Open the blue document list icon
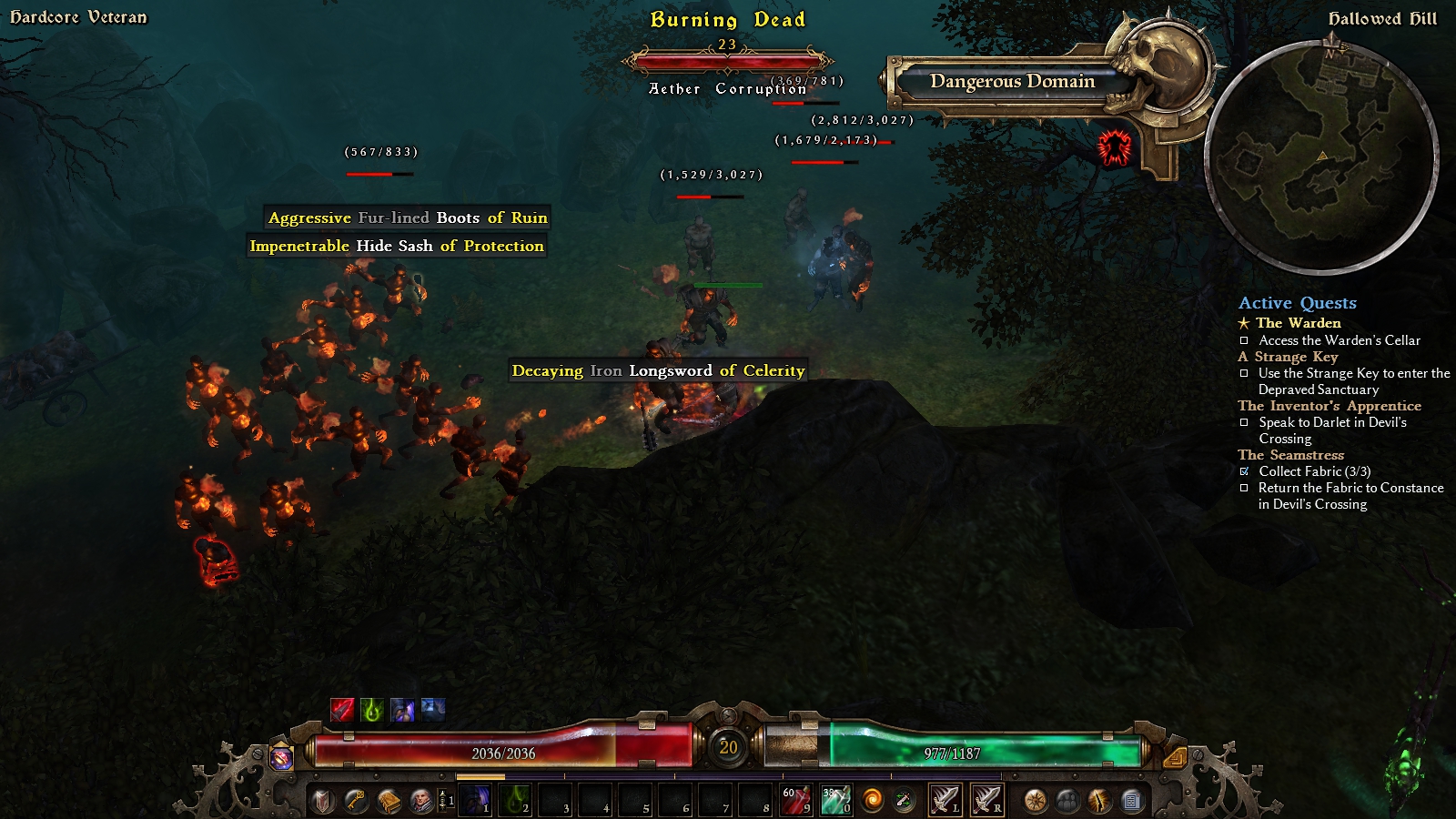1456x819 pixels. tap(1131, 801)
